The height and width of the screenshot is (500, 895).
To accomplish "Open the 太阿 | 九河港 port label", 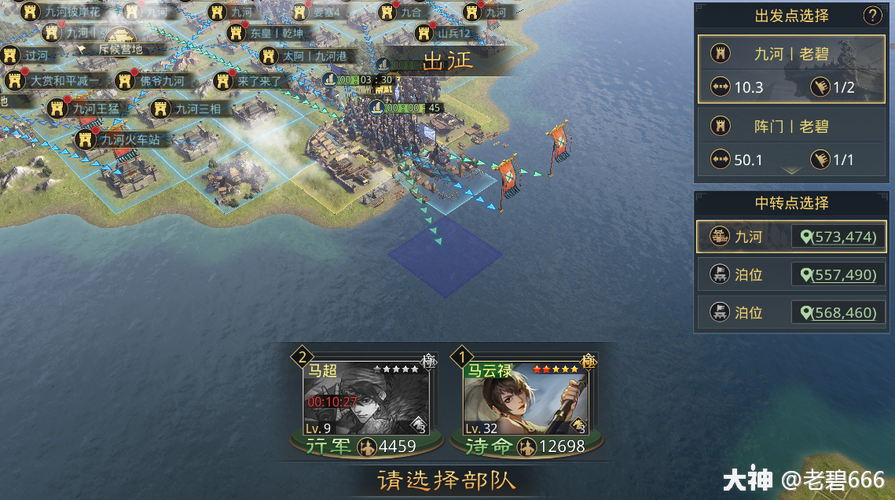I will pyautogui.click(x=310, y=57).
